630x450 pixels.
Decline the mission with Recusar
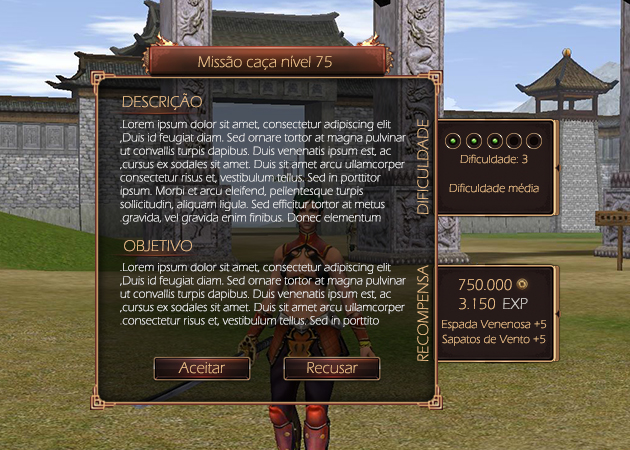point(332,368)
